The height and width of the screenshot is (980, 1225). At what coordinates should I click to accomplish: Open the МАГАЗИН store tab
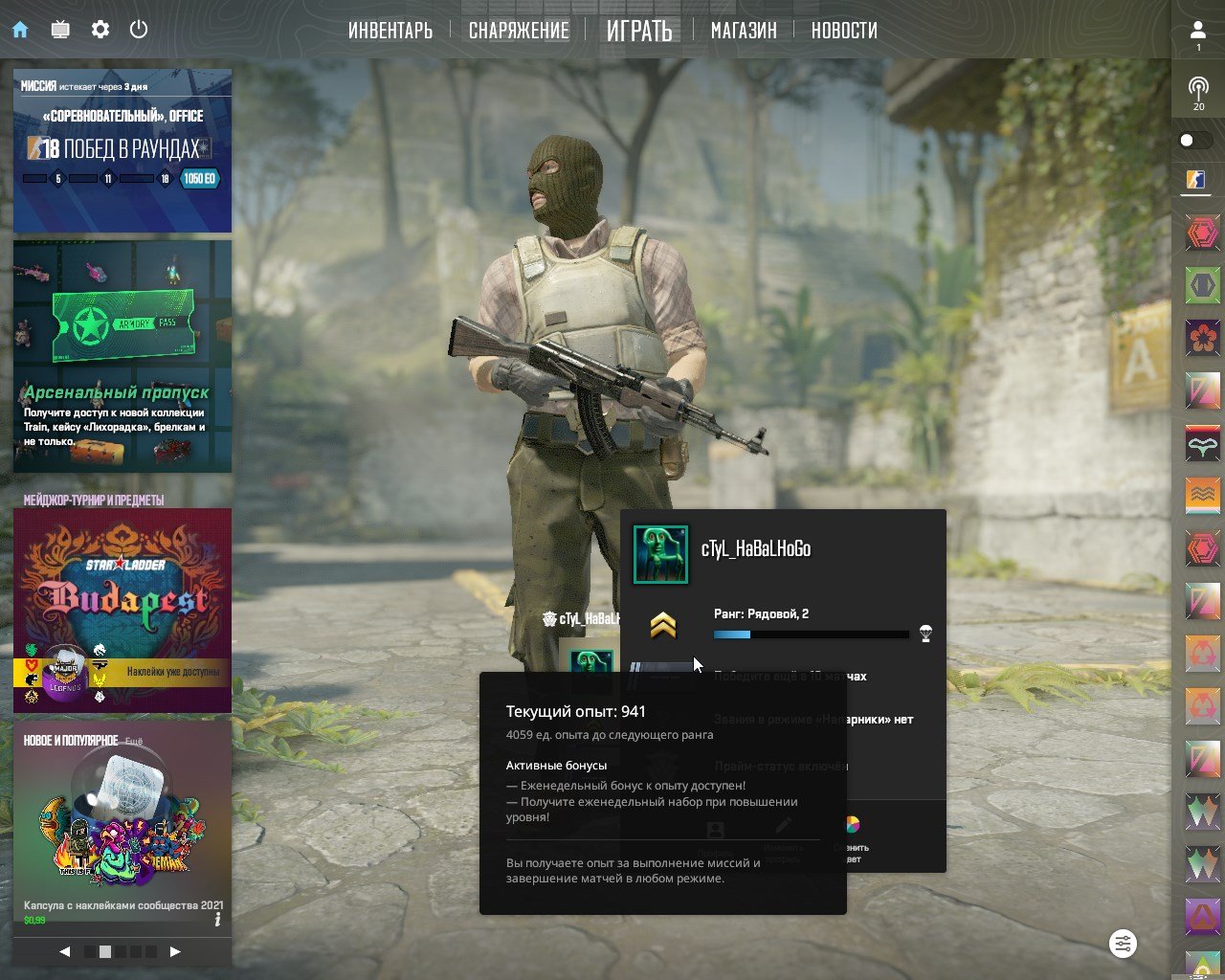[744, 31]
